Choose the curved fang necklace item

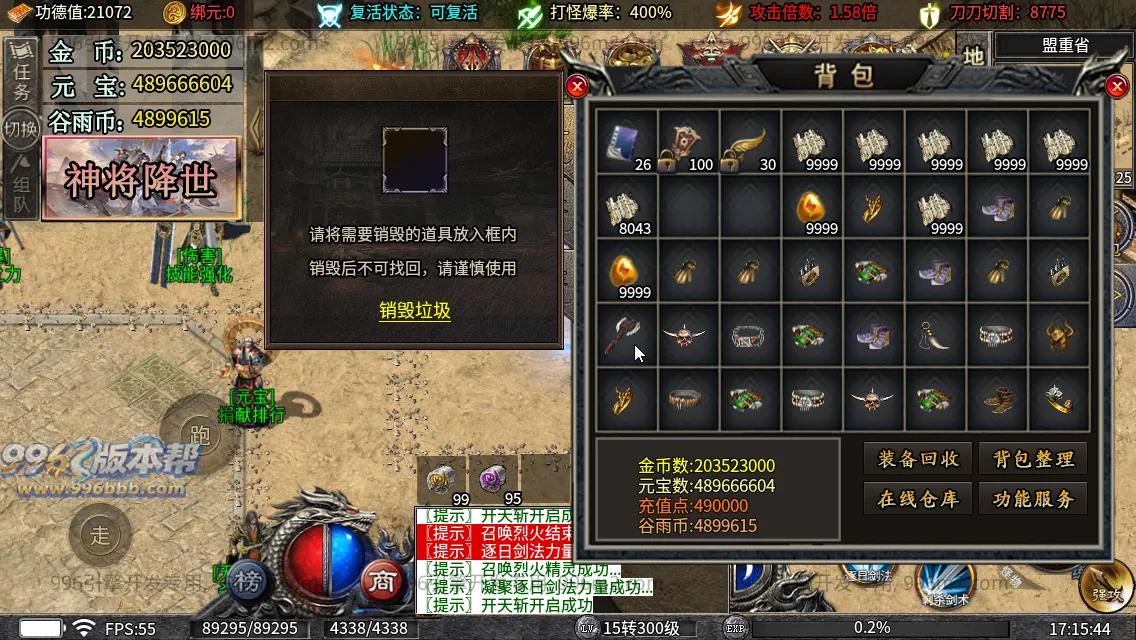coord(935,335)
